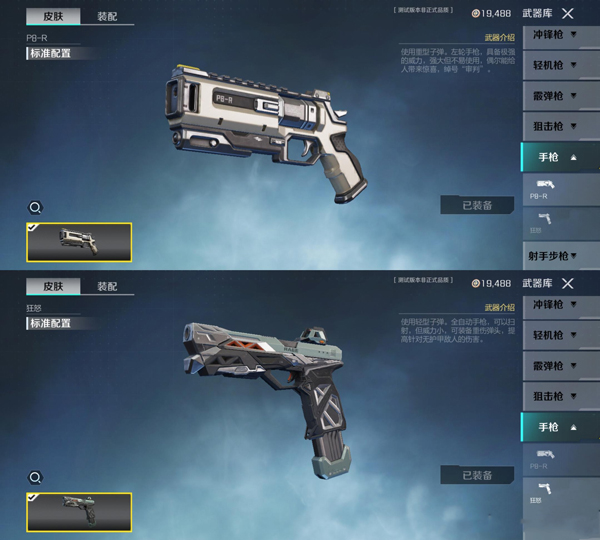The height and width of the screenshot is (540, 600).
Task: Inspect PB-R with the magnifier icon
Action: click(x=35, y=208)
